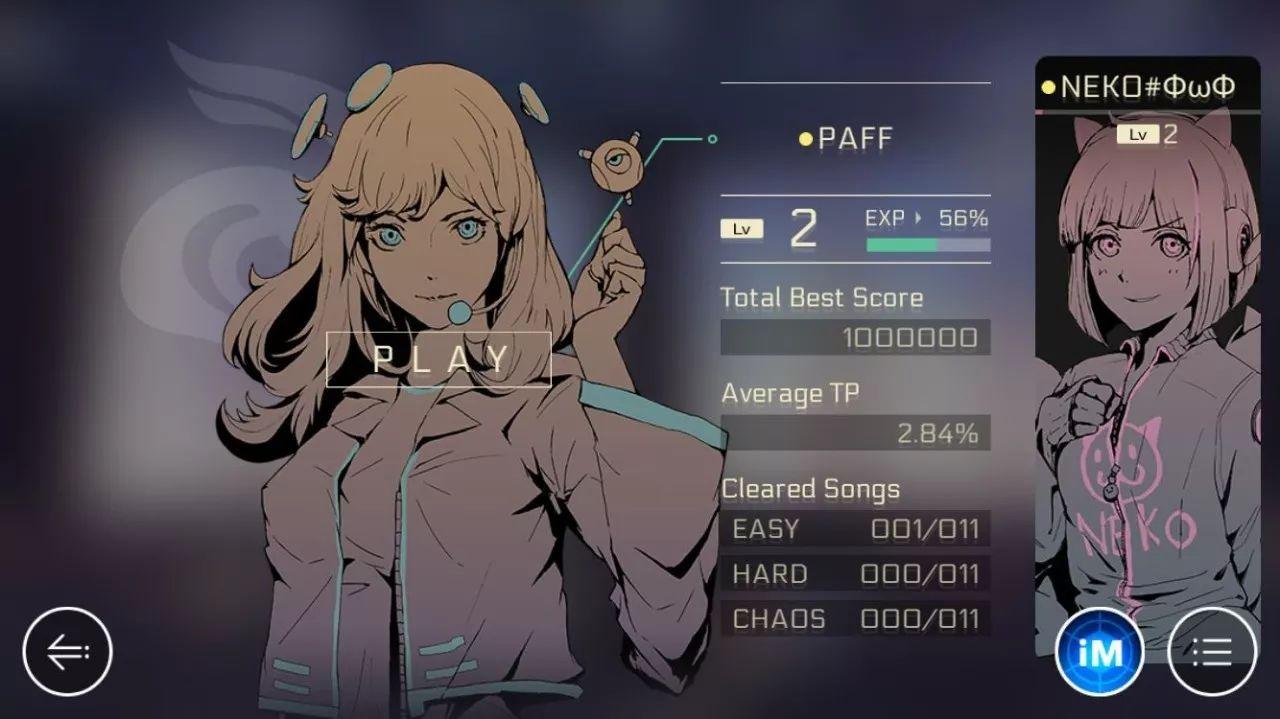Start playing with the PLAY button
This screenshot has width=1280, height=719.
[439, 359]
